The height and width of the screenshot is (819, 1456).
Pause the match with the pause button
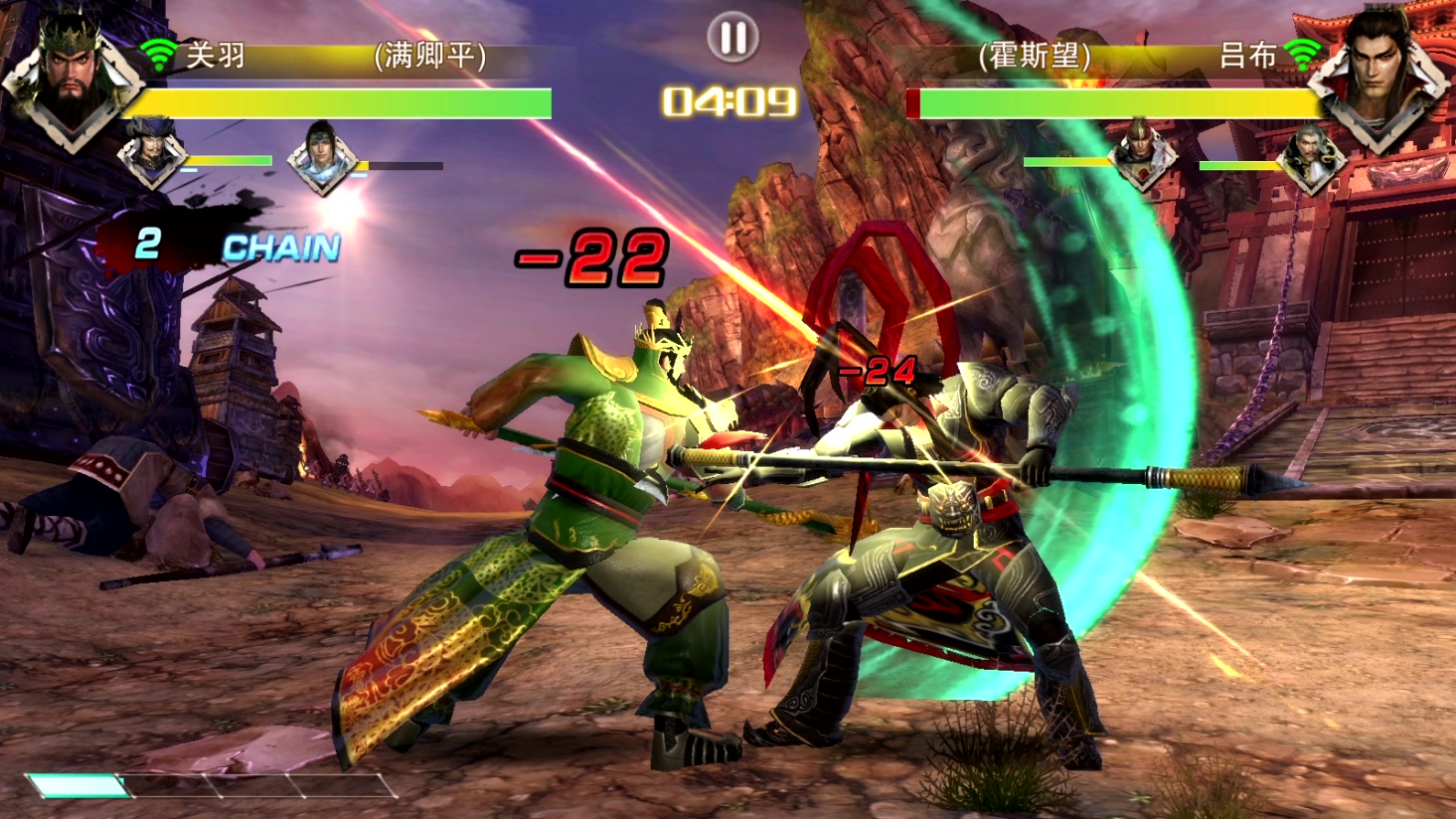[732, 38]
